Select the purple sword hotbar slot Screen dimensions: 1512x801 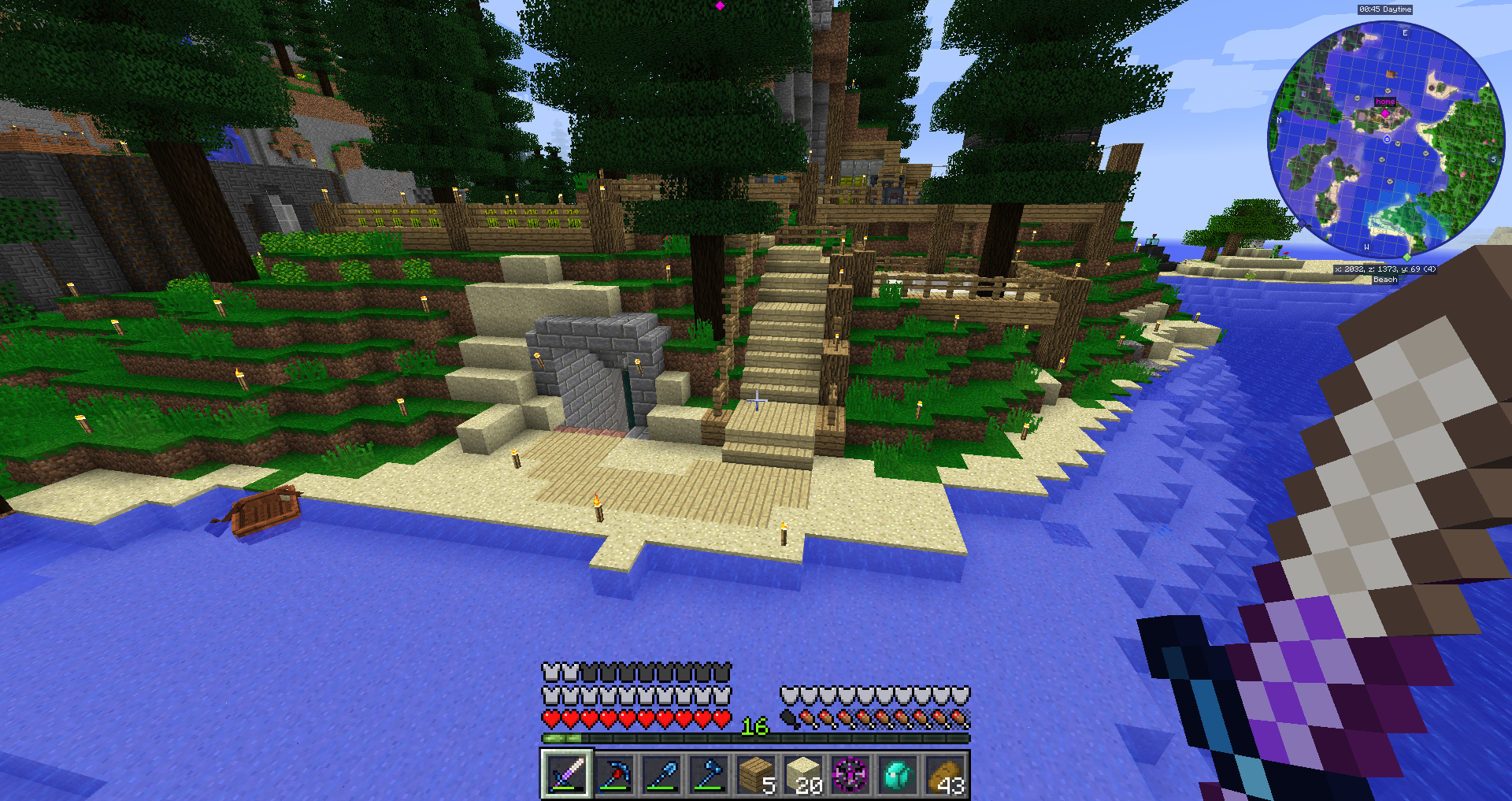(x=566, y=774)
